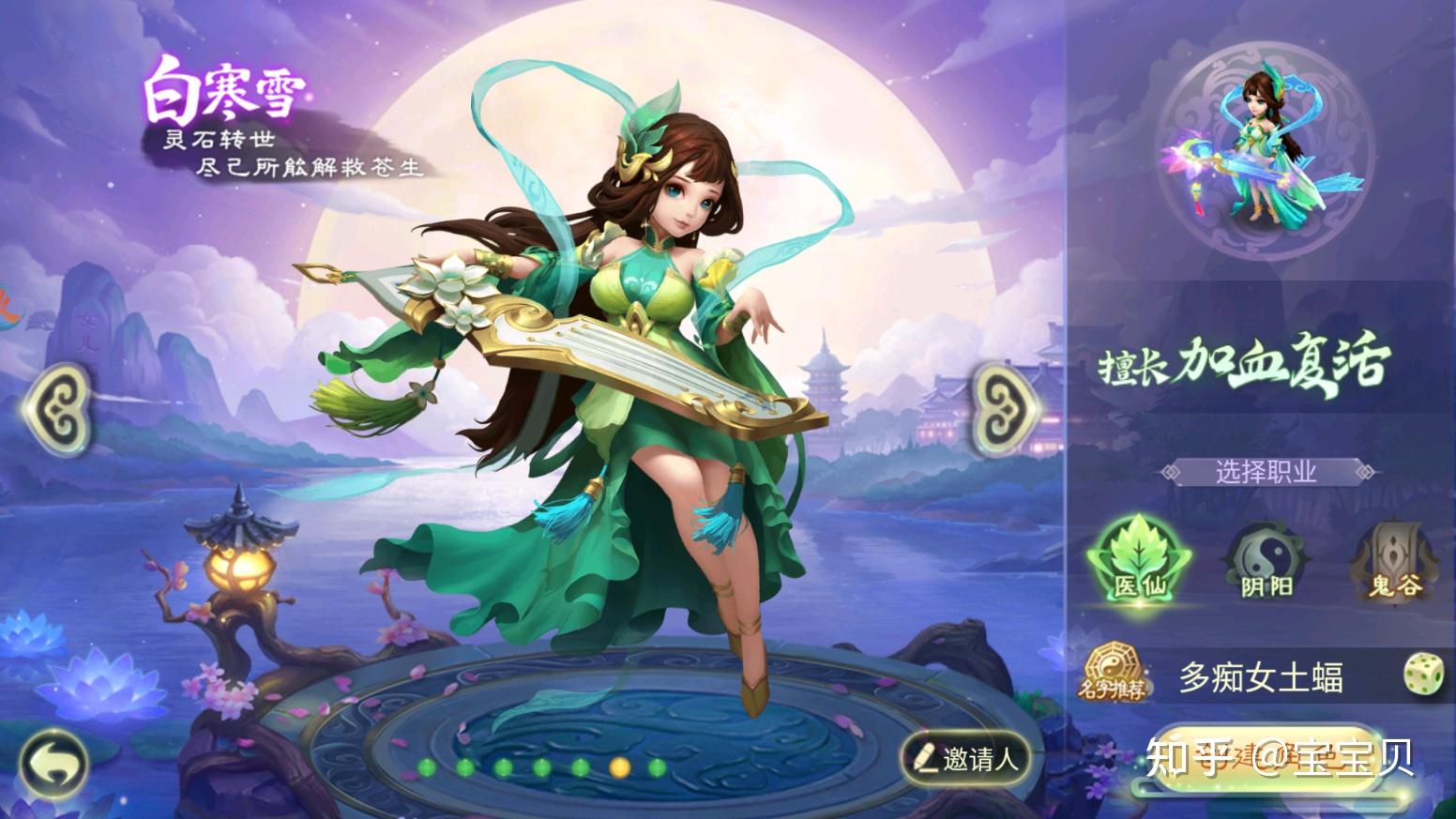
Task: Select the yellow page-indicator dot
Action: (x=619, y=769)
